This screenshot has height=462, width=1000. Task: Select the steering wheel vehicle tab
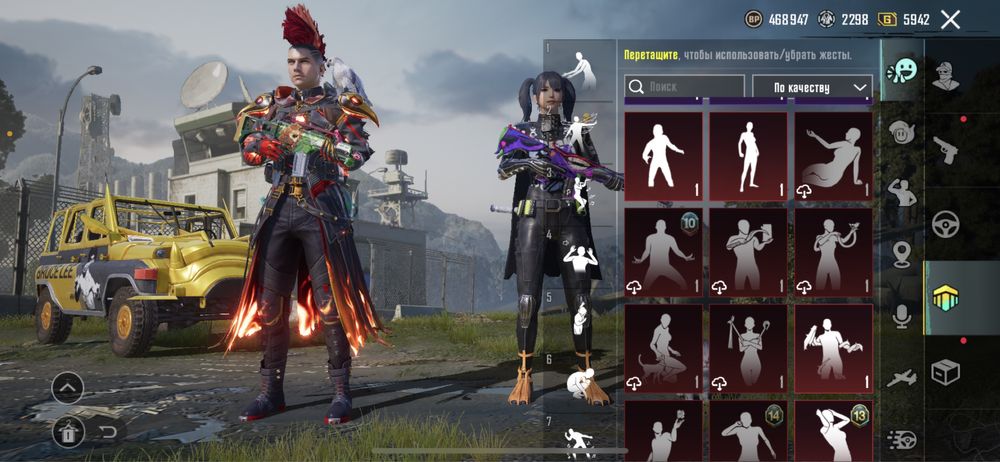click(x=945, y=224)
